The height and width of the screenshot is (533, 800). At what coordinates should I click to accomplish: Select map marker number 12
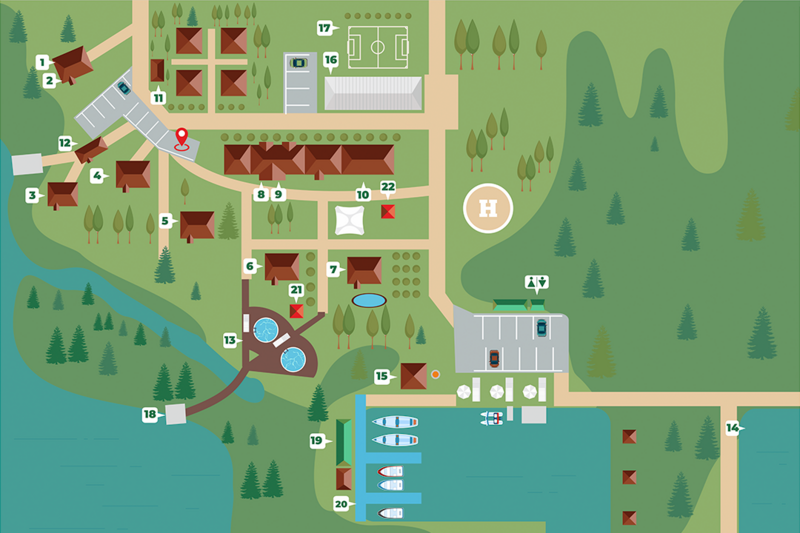pyautogui.click(x=64, y=143)
